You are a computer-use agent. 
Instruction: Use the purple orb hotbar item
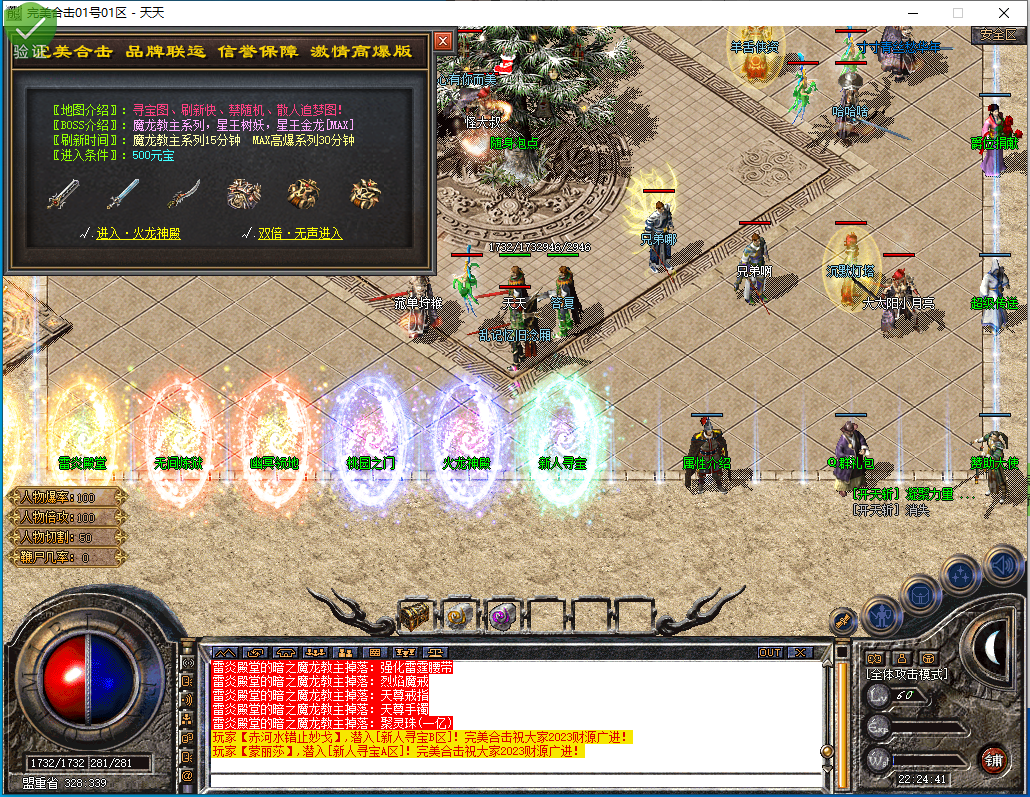[x=502, y=615]
